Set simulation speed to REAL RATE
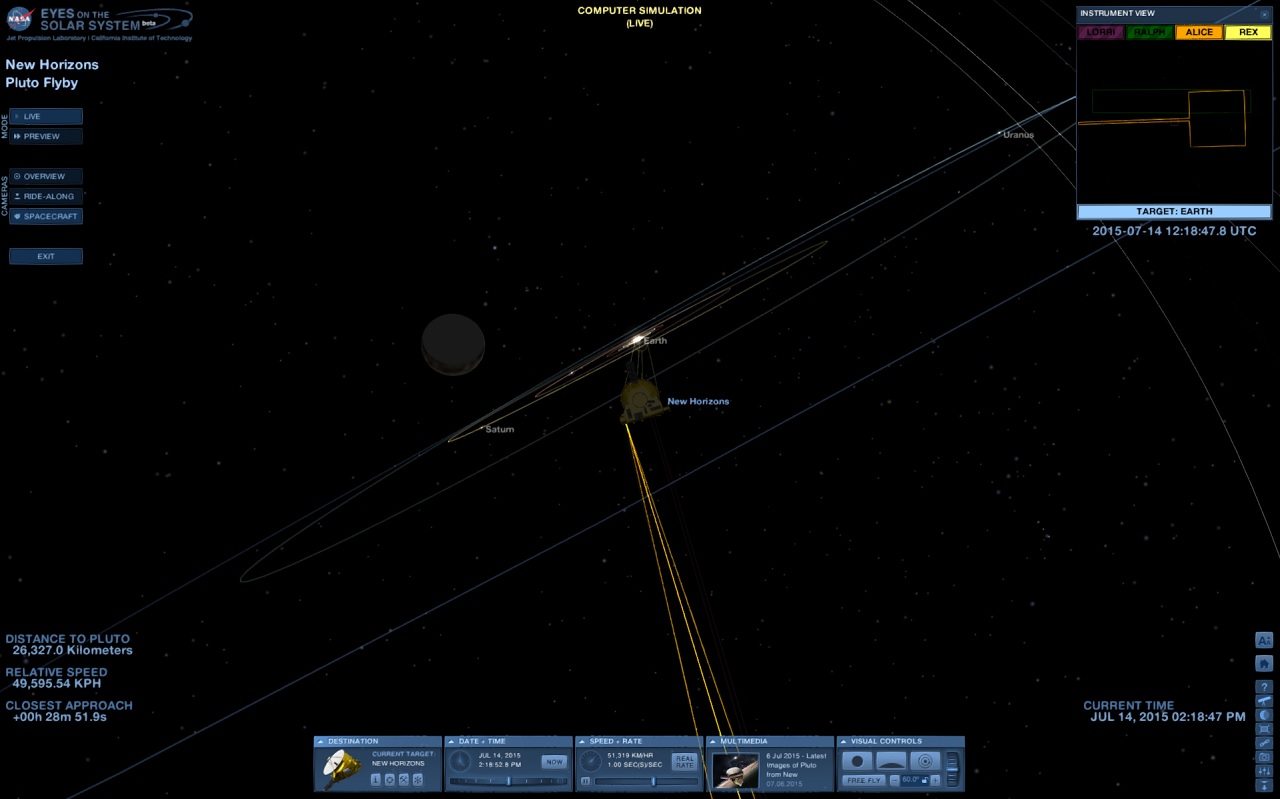Screen dimensions: 1280x799 pyautogui.click(x=684, y=762)
